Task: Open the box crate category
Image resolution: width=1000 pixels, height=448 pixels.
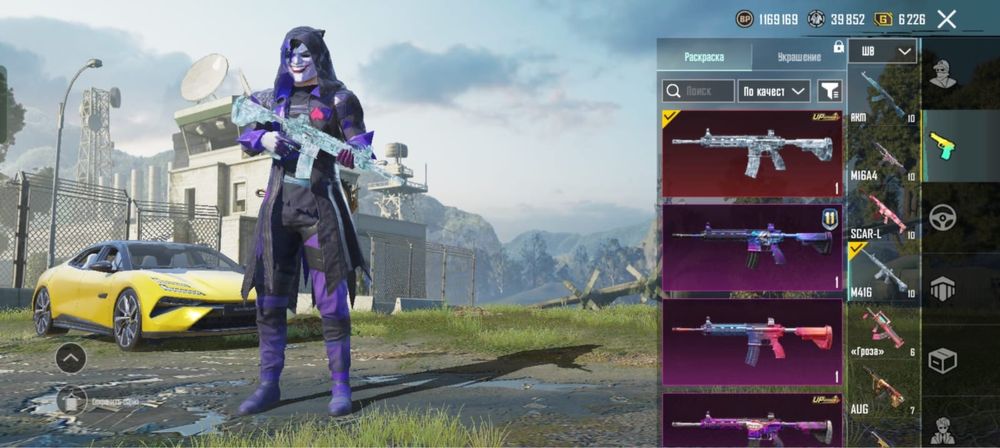Action: [942, 359]
